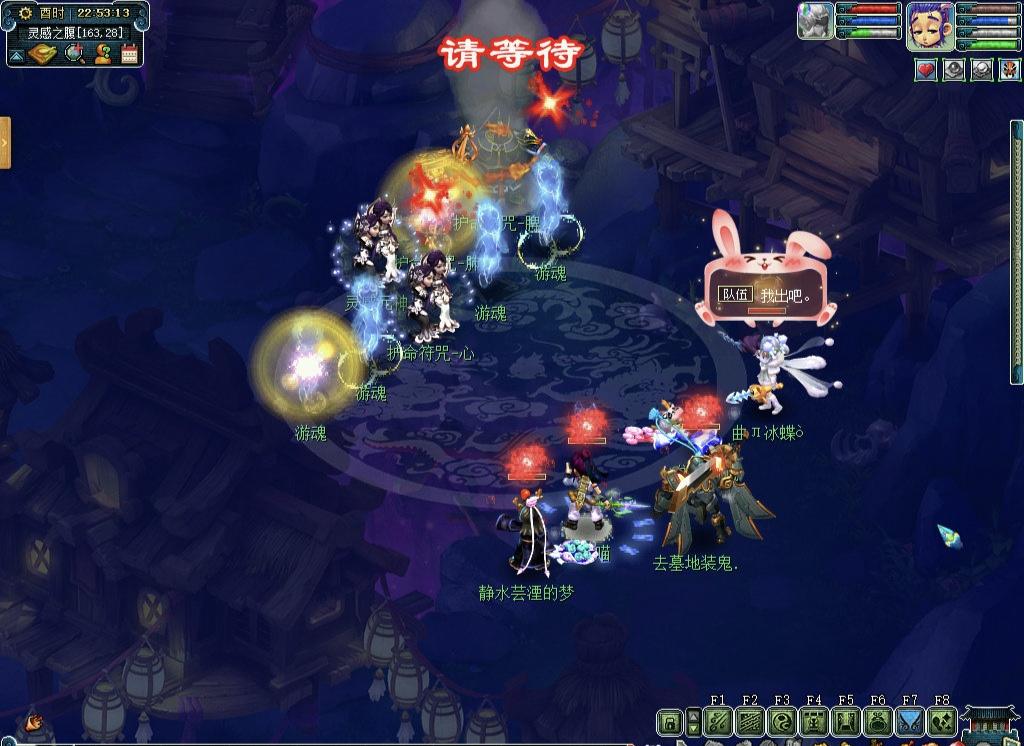The height and width of the screenshot is (746, 1024).
Task: Open the golden map scroll icon
Action: [42, 54]
